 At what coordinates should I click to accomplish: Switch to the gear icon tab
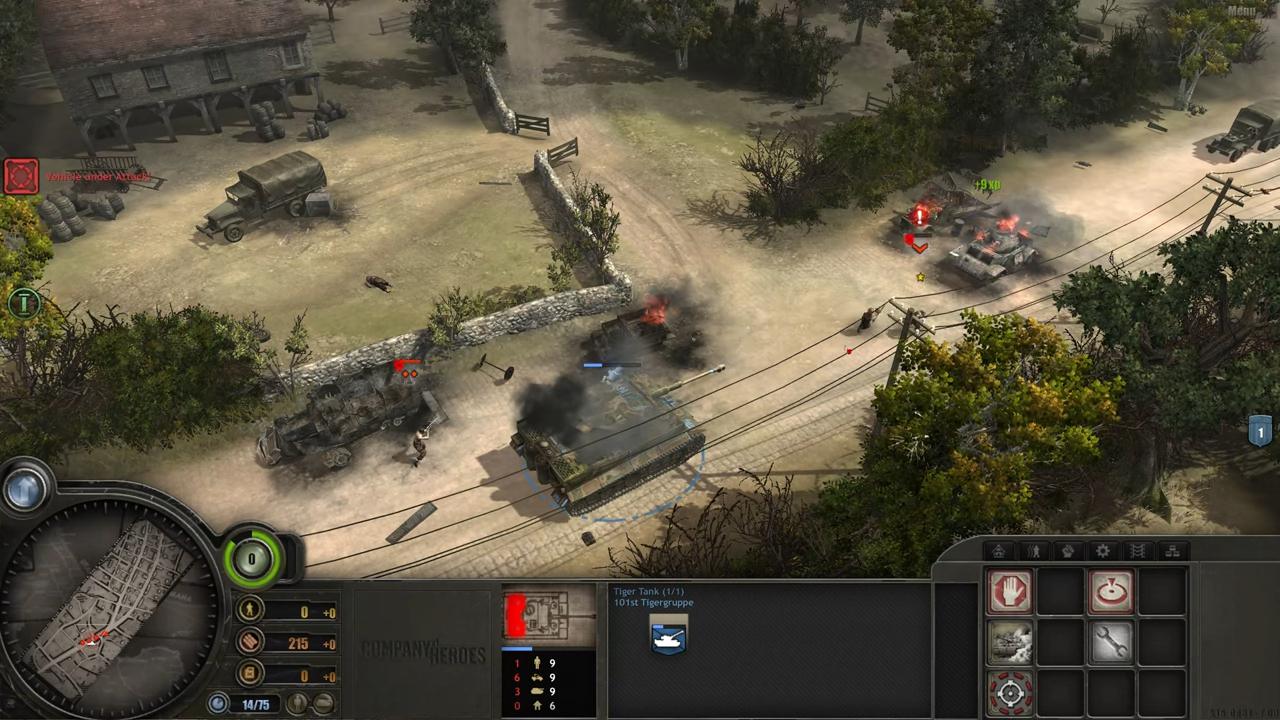click(1103, 551)
